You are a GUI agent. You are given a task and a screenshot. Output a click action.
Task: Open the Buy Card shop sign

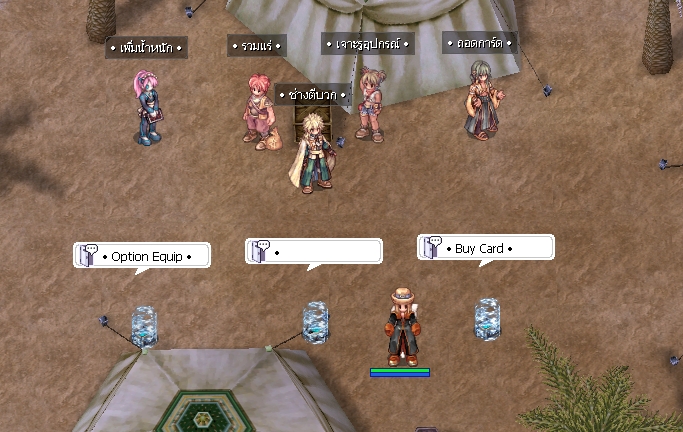485,248
